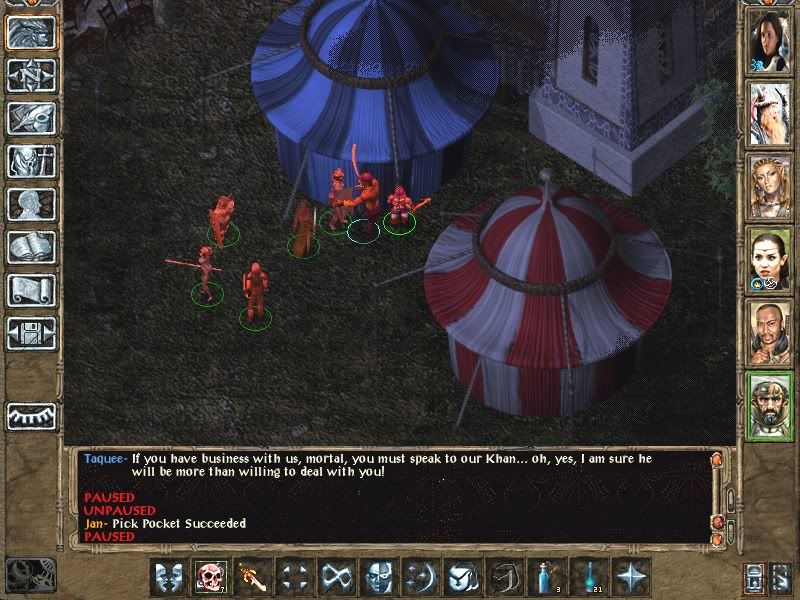The width and height of the screenshot is (800, 600).
Task: Activate the infinity symbol ability button
Action: click(x=336, y=577)
